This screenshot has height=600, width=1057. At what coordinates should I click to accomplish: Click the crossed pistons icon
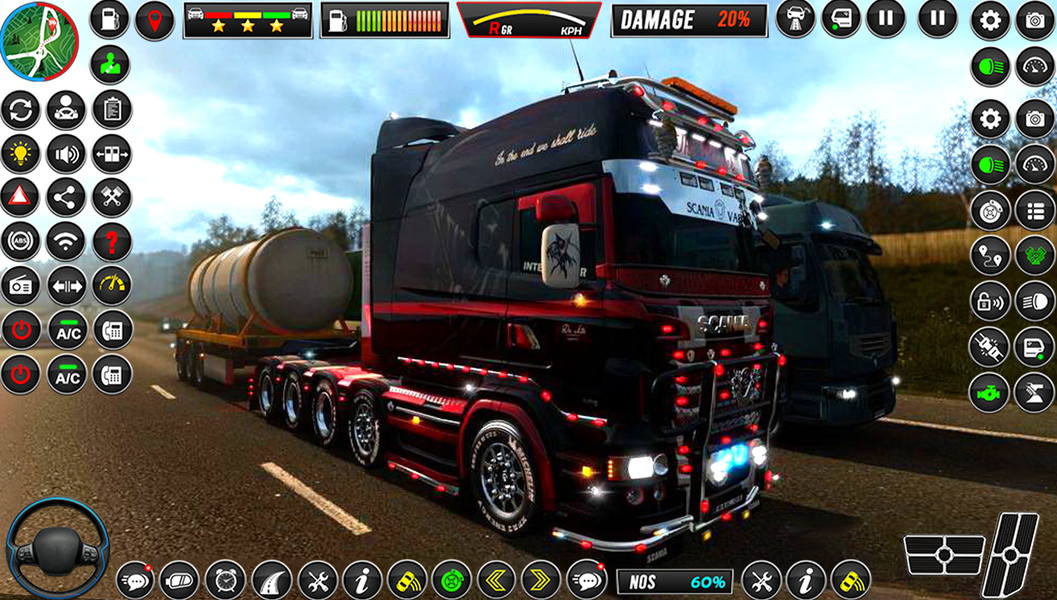(112, 198)
